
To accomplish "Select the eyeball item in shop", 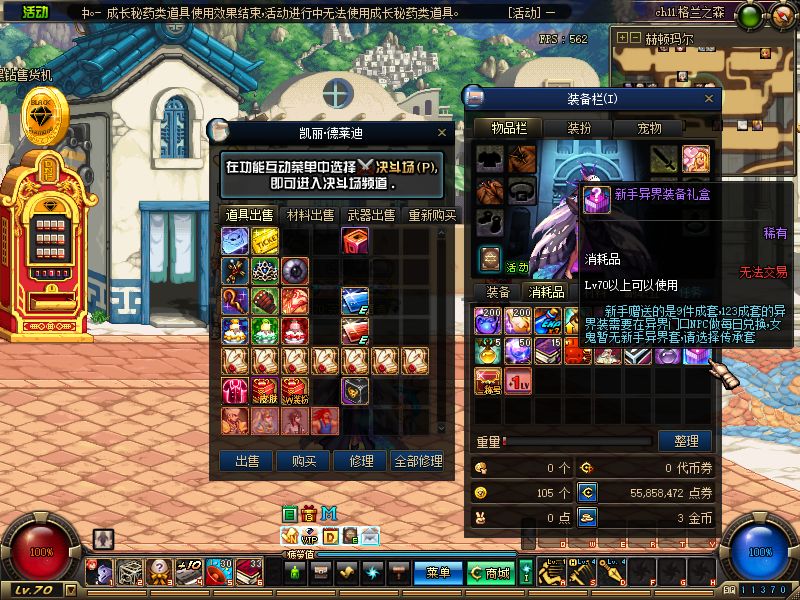I will 296,271.
